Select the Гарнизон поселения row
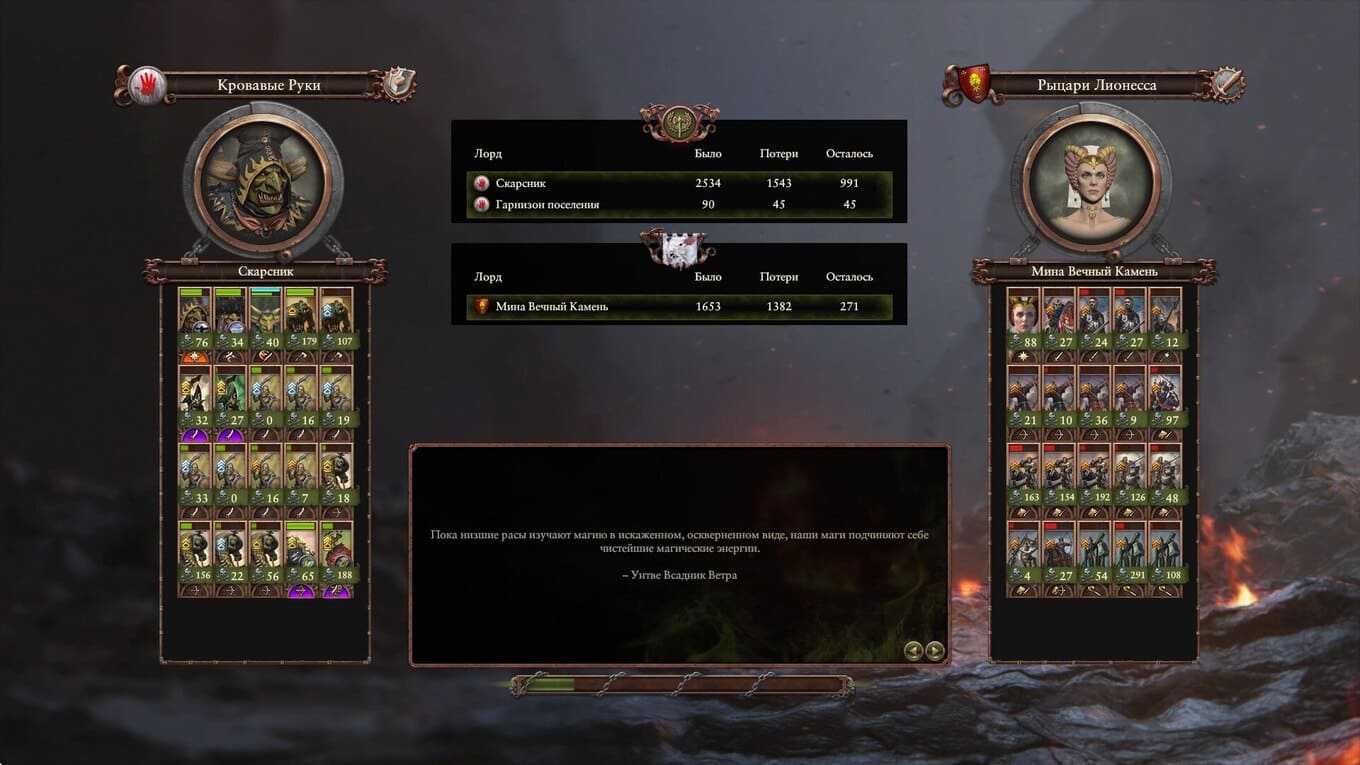The height and width of the screenshot is (765, 1360). click(x=679, y=205)
